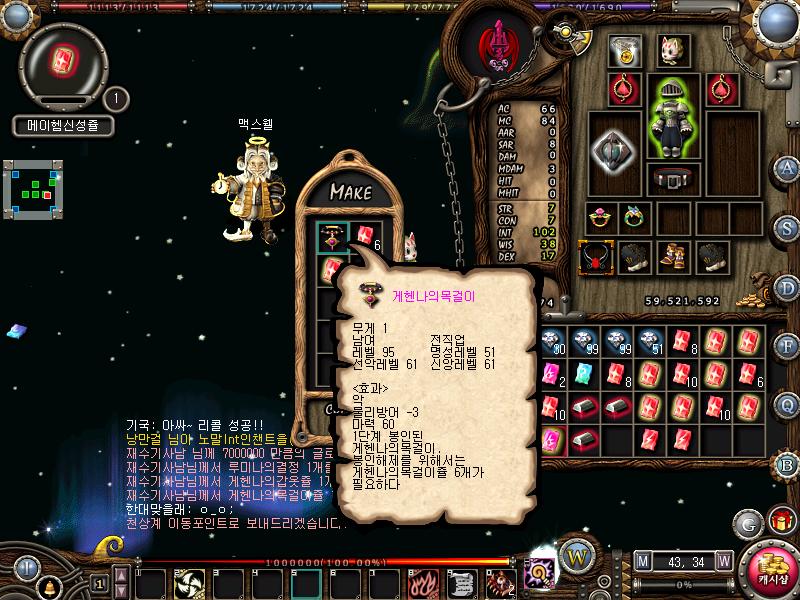This screenshot has width=800, height=600.
Task: Click the round A side button
Action: pyautogui.click(x=787, y=168)
